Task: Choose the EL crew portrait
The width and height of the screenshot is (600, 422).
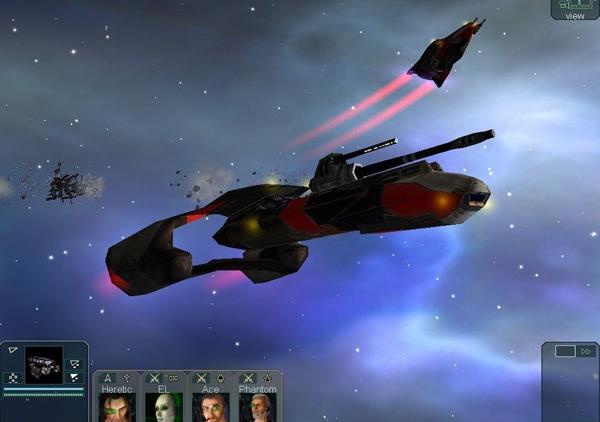Action: (163, 407)
